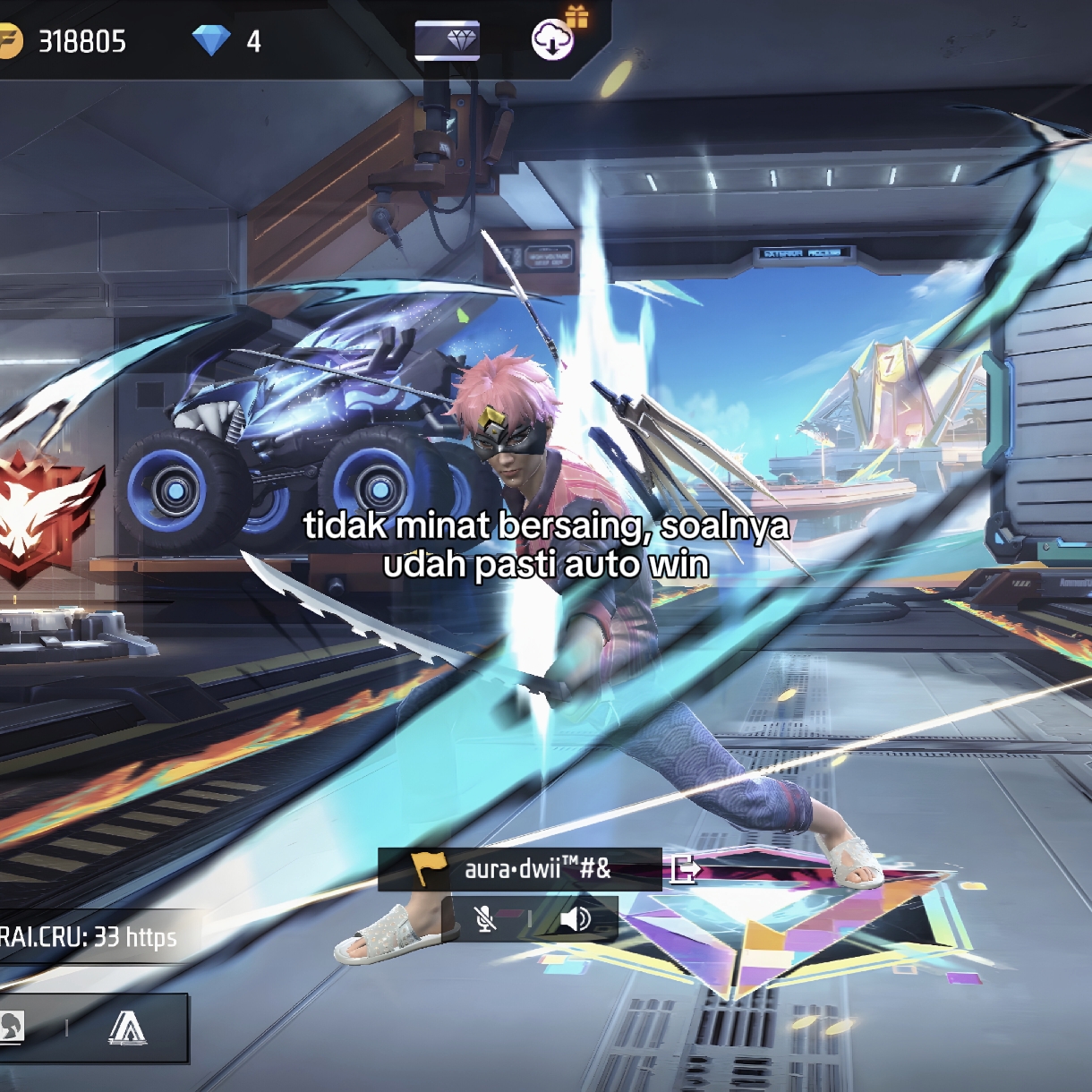
Task: Tap the gold coin currency icon
Action: (9, 41)
